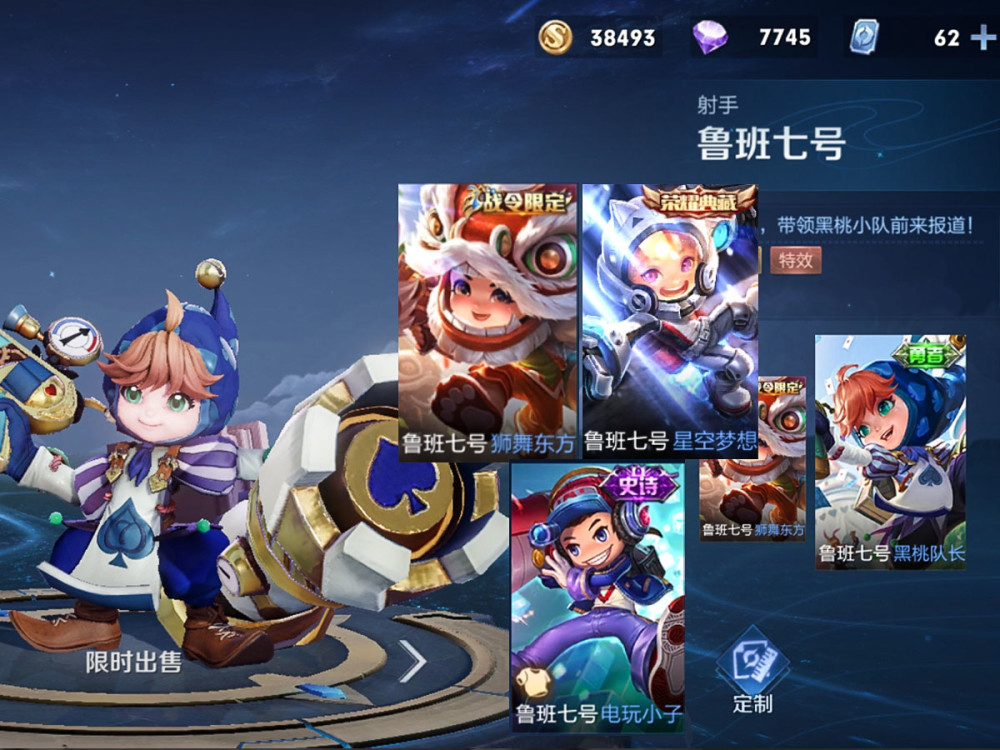
Task: Click the plus button beside the 62 count
Action: pos(982,38)
